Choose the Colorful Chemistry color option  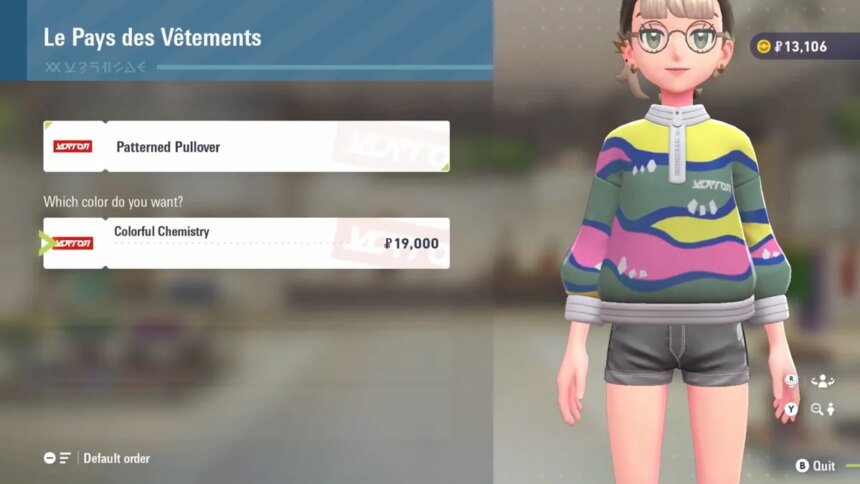(246, 243)
